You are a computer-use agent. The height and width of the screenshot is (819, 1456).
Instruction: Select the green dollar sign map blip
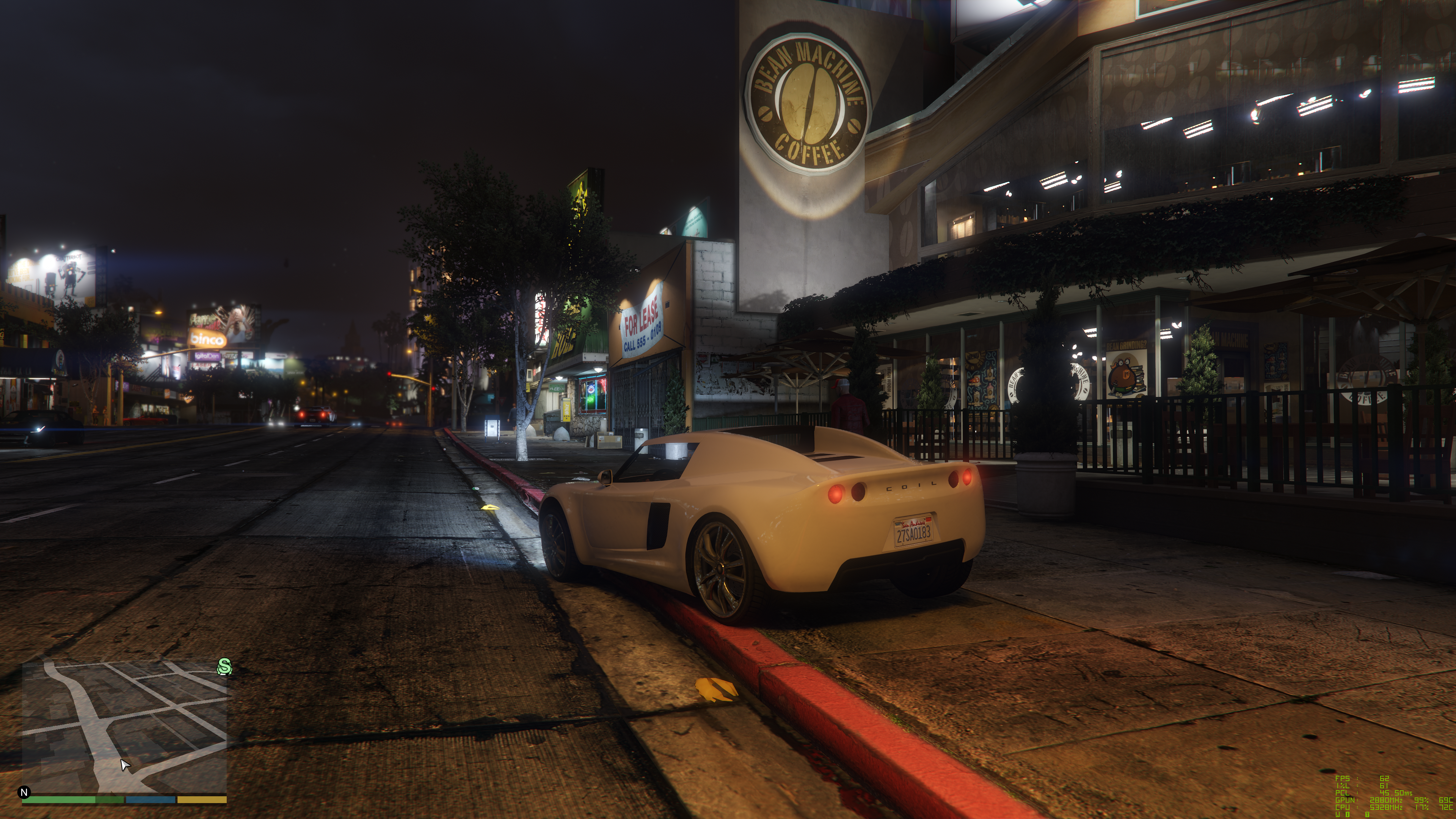coord(224,667)
